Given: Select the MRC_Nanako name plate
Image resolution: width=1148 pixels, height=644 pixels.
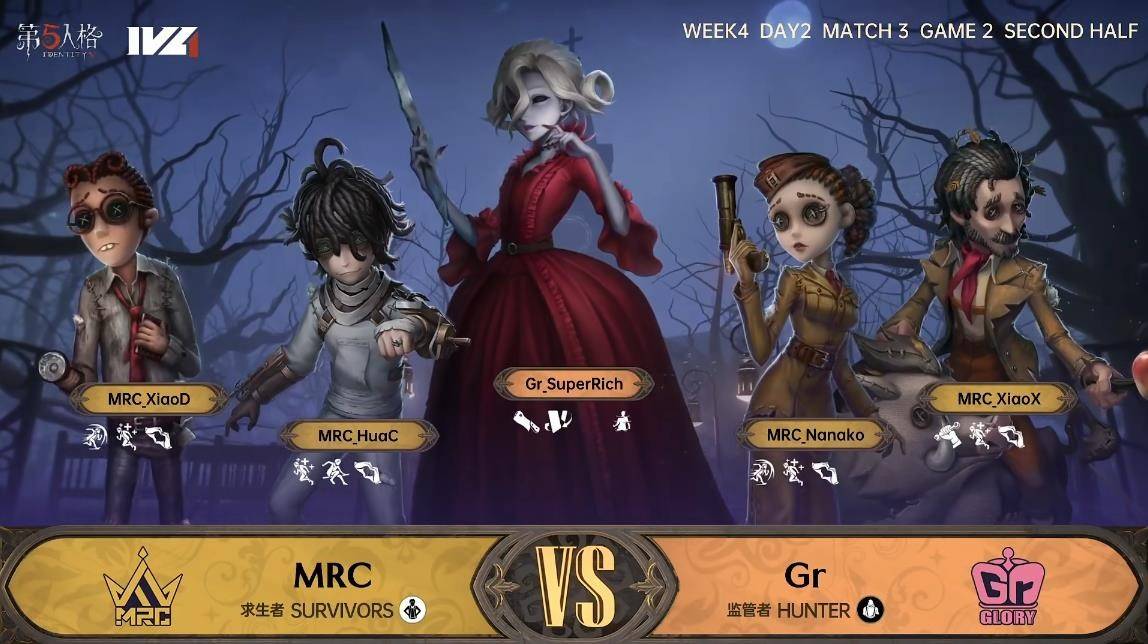Looking at the screenshot, I should (815, 434).
